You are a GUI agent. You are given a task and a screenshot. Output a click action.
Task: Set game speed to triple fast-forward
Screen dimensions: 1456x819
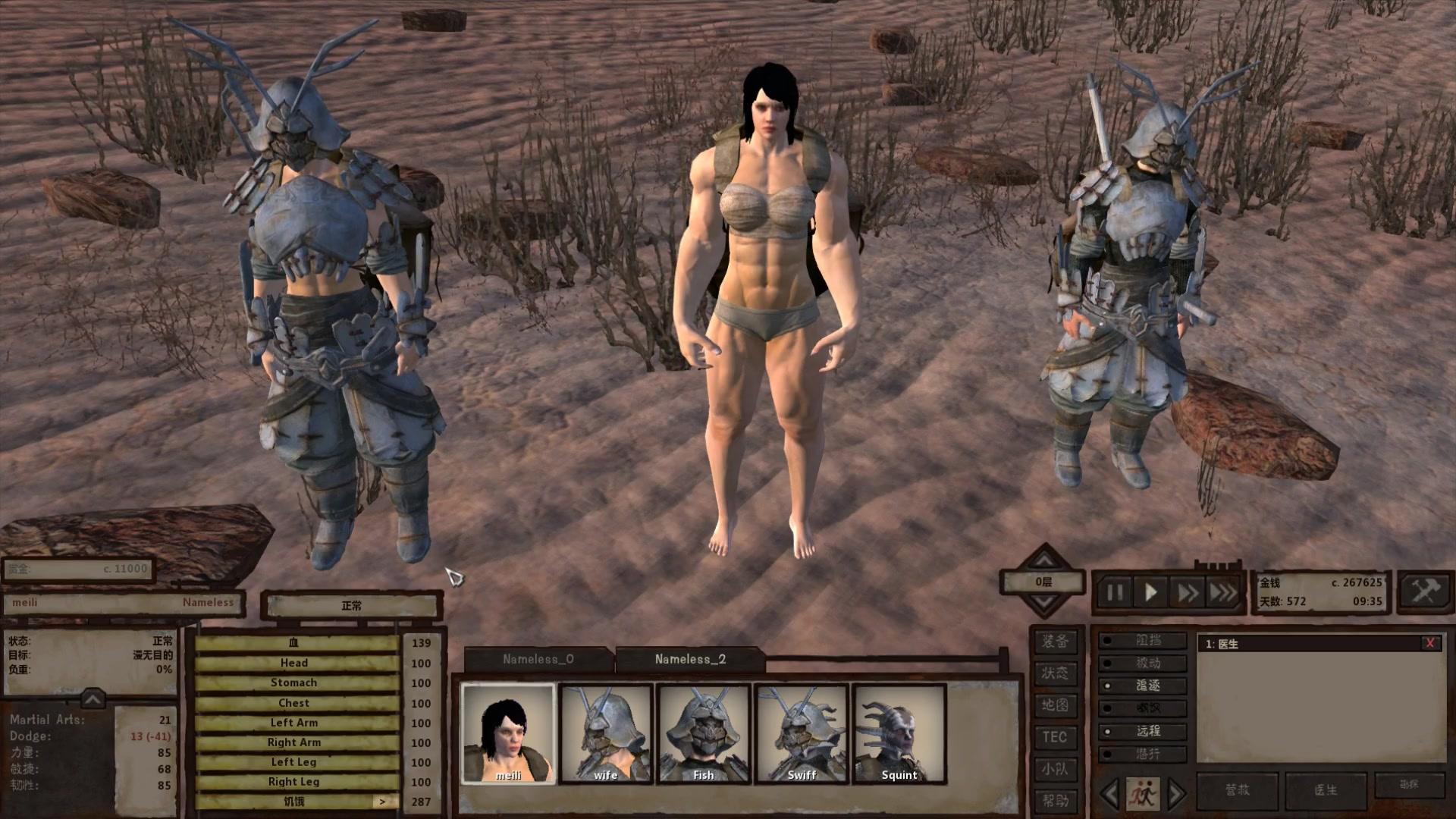click(1222, 592)
